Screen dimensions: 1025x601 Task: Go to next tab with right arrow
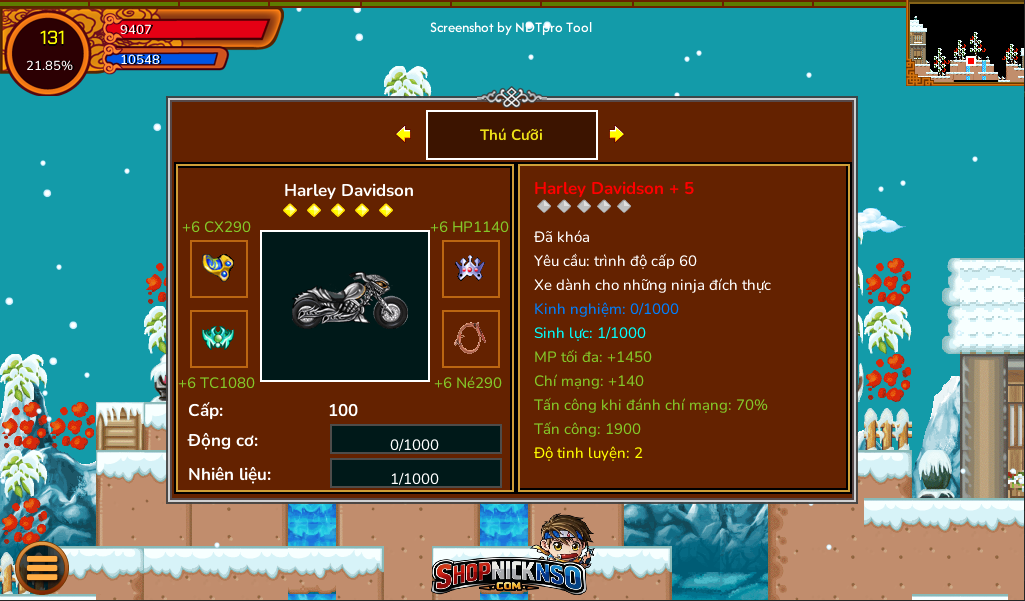pos(616,134)
